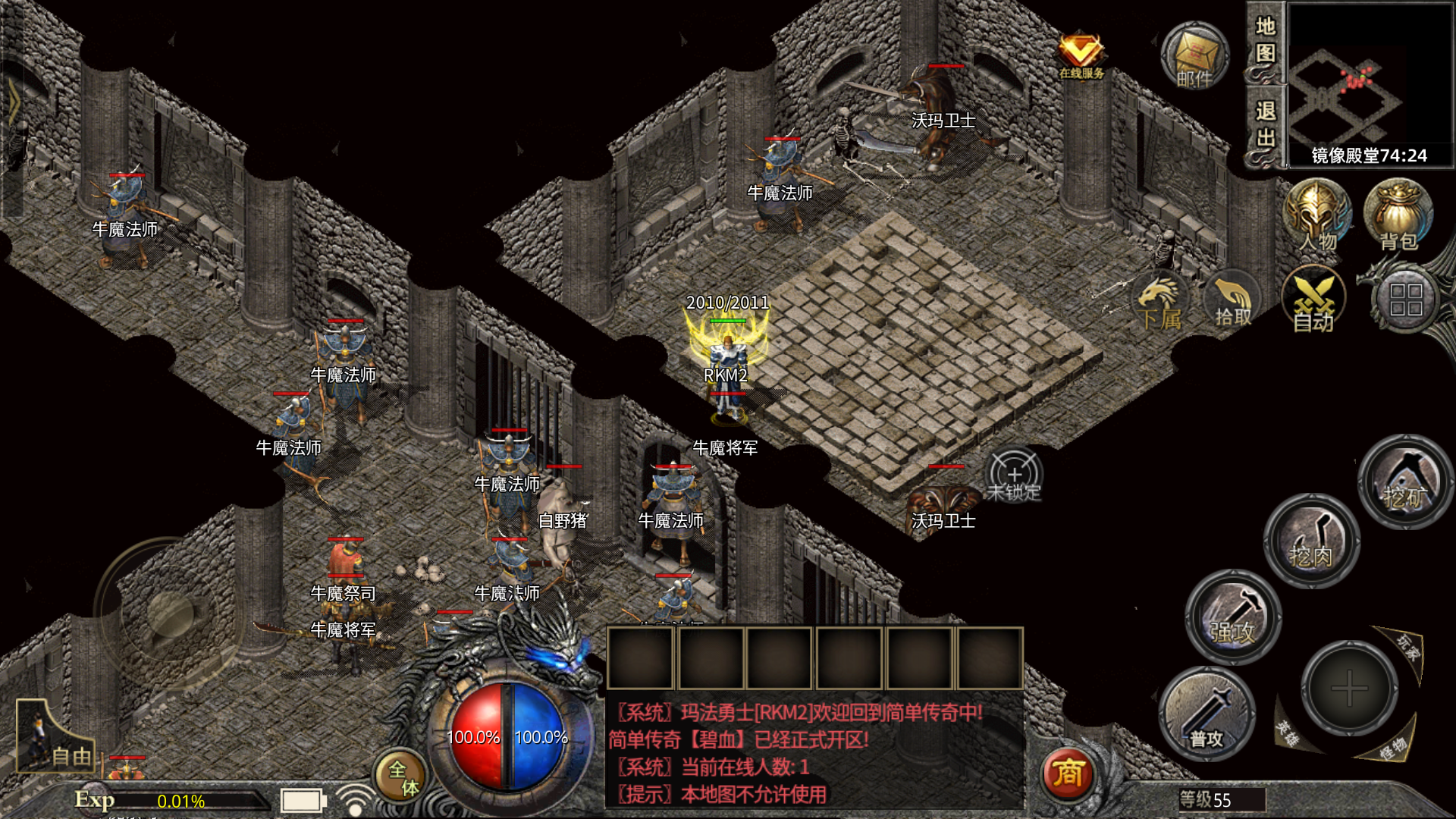Screen dimensions: 1456x819
Task: Use the 挖肉 meat-digging skill
Action: point(1311,541)
